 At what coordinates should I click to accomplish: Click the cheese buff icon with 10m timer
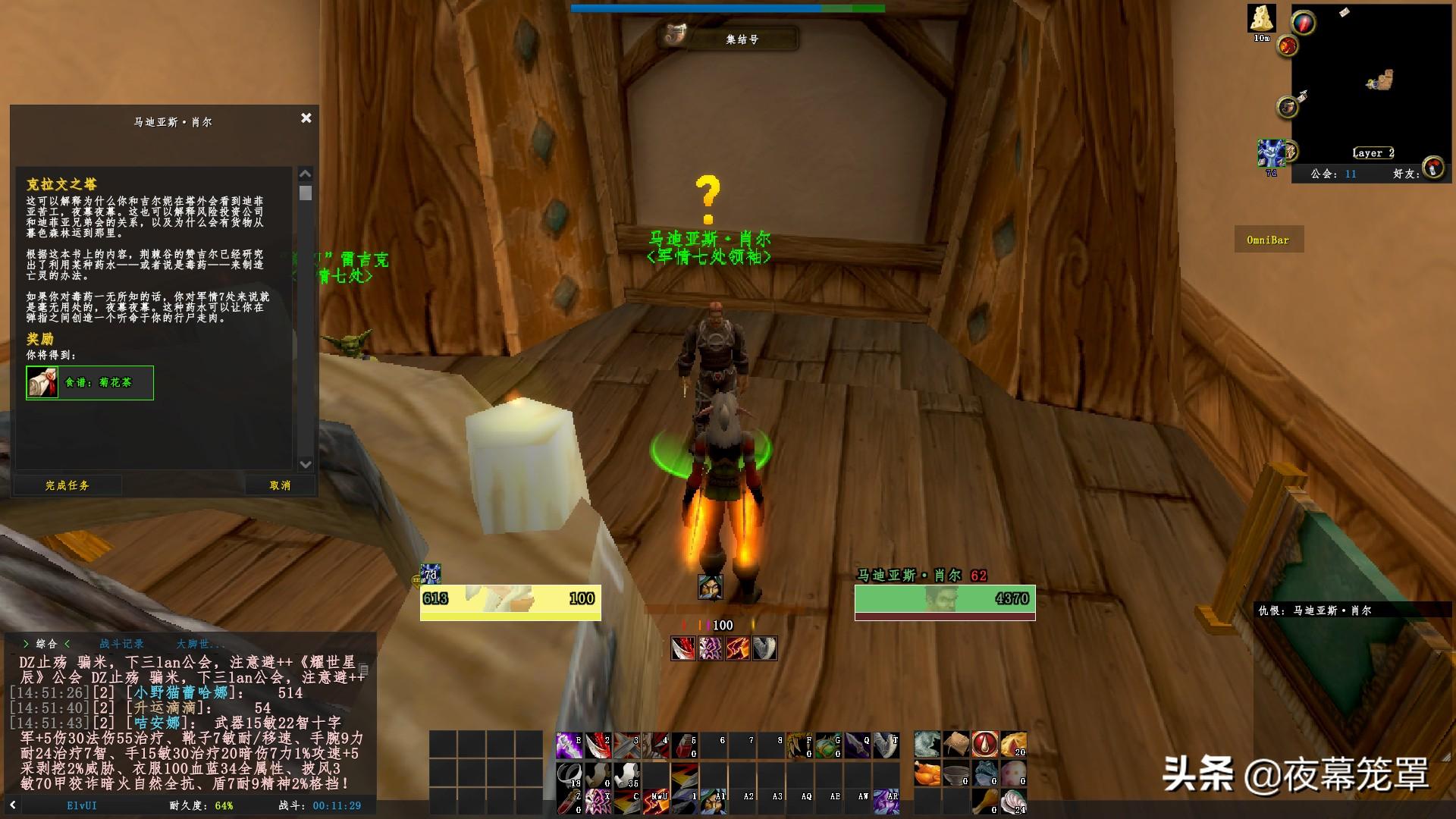(x=1262, y=19)
